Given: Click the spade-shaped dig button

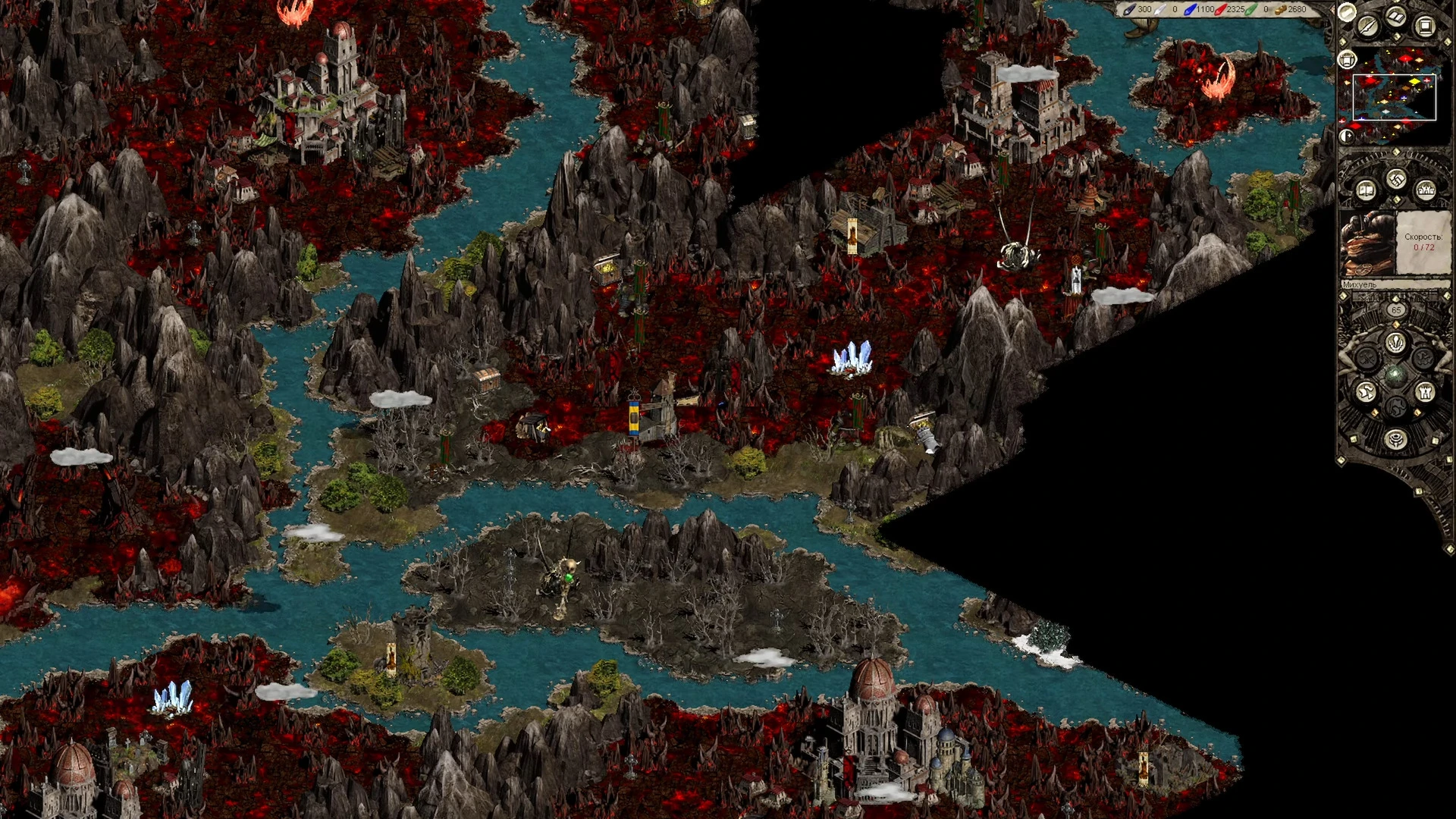Looking at the screenshot, I should pos(1395,343).
